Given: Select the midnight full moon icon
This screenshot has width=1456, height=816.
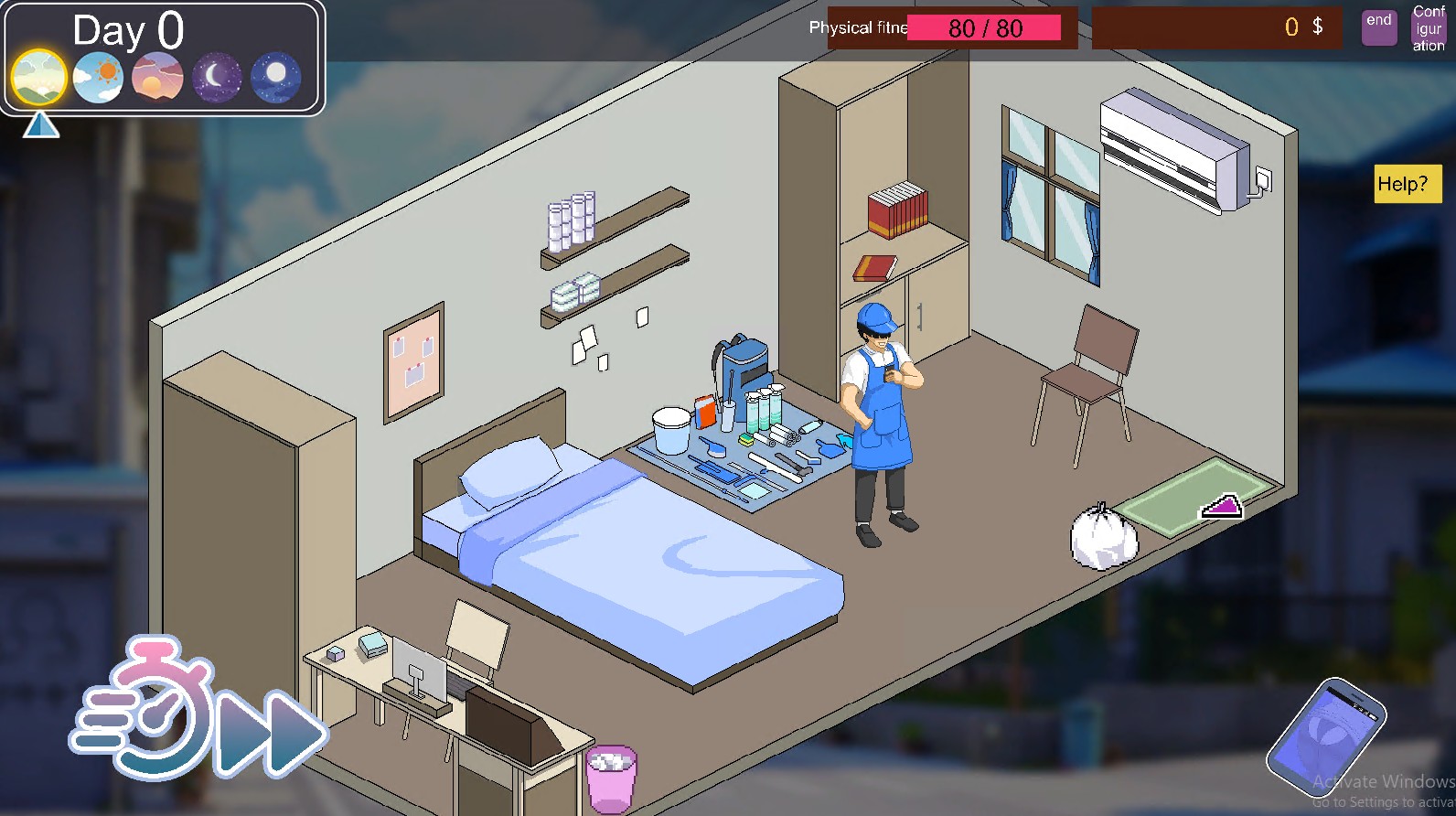Looking at the screenshot, I should (x=275, y=77).
